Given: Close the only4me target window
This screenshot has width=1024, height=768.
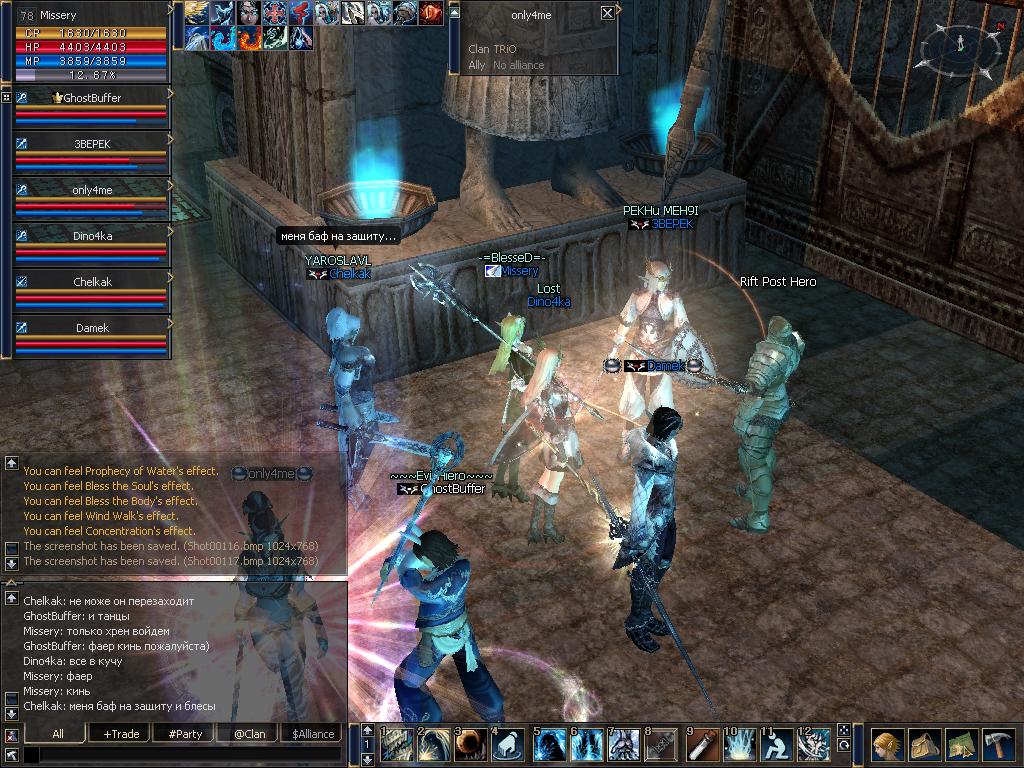Looking at the screenshot, I should (x=607, y=13).
